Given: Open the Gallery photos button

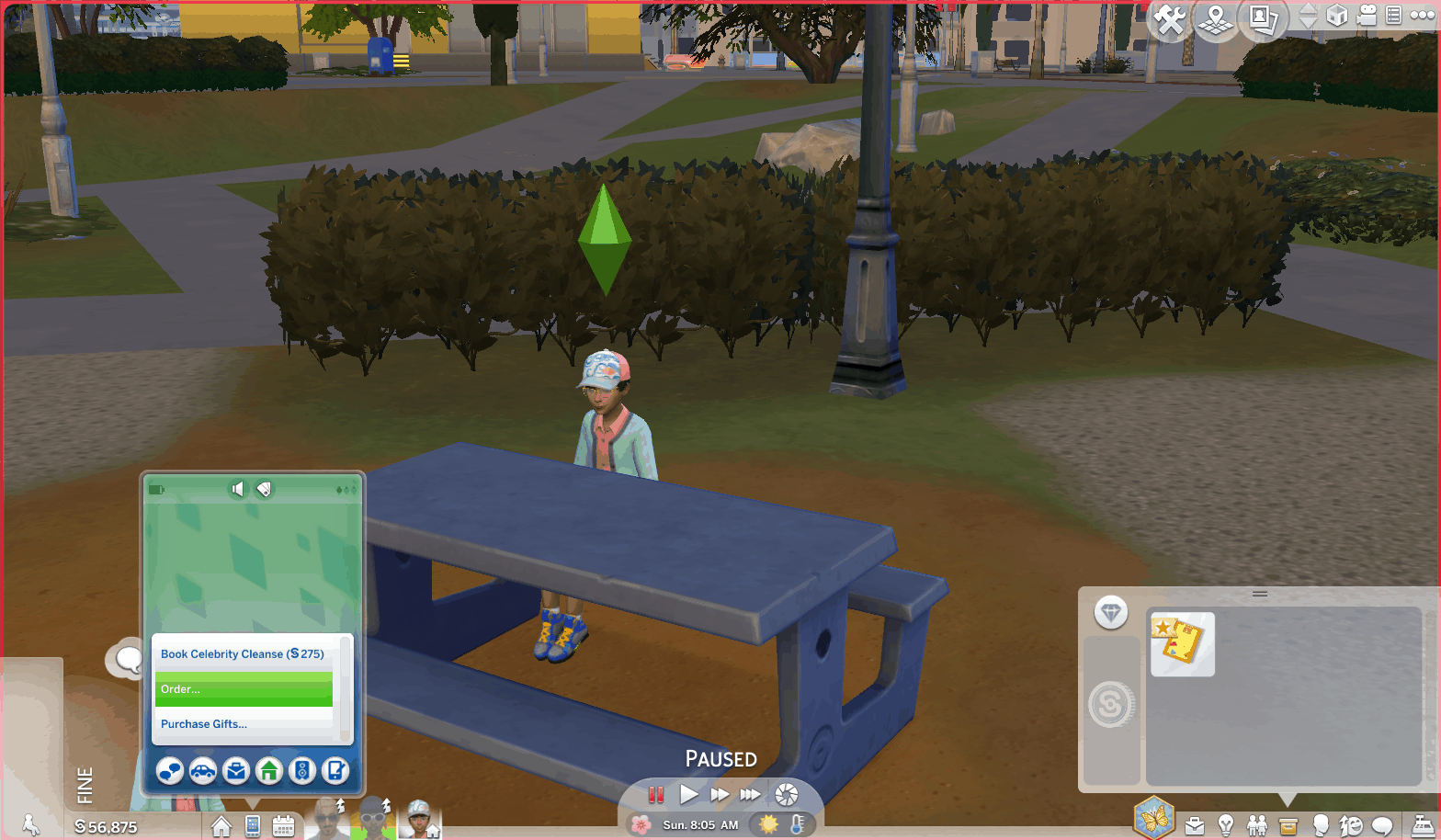Looking at the screenshot, I should tap(1263, 19).
